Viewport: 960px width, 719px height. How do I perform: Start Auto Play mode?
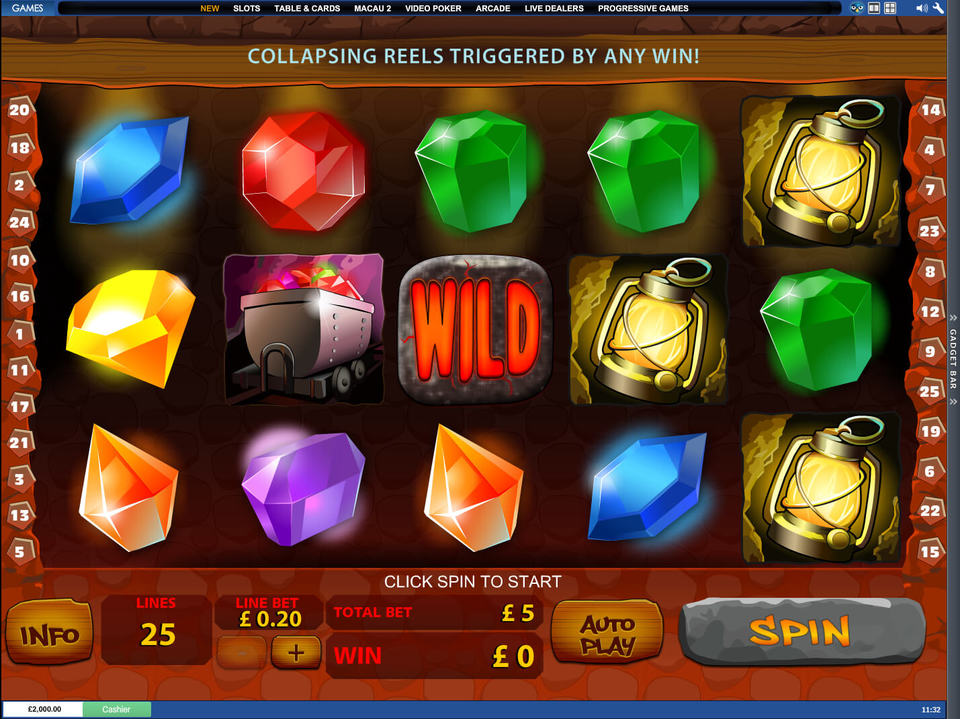click(x=607, y=633)
